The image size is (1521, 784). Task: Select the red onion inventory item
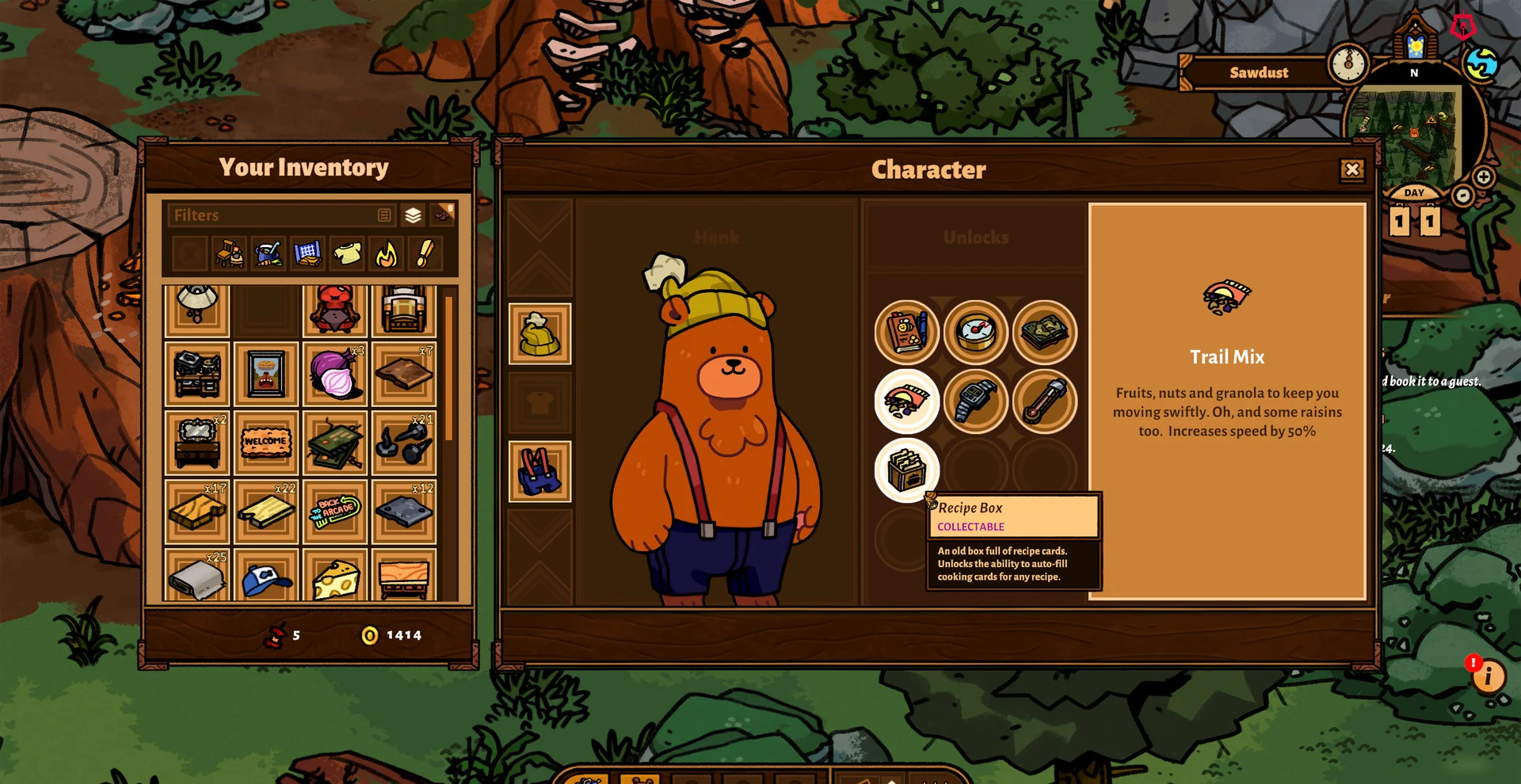(x=335, y=374)
